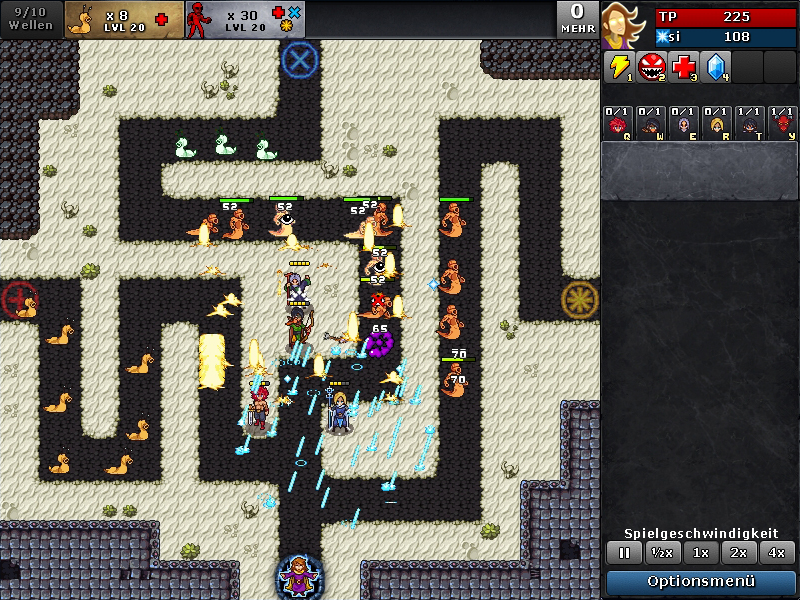
Task: Select the lavender-haired hero in slot E
Action: (684, 123)
